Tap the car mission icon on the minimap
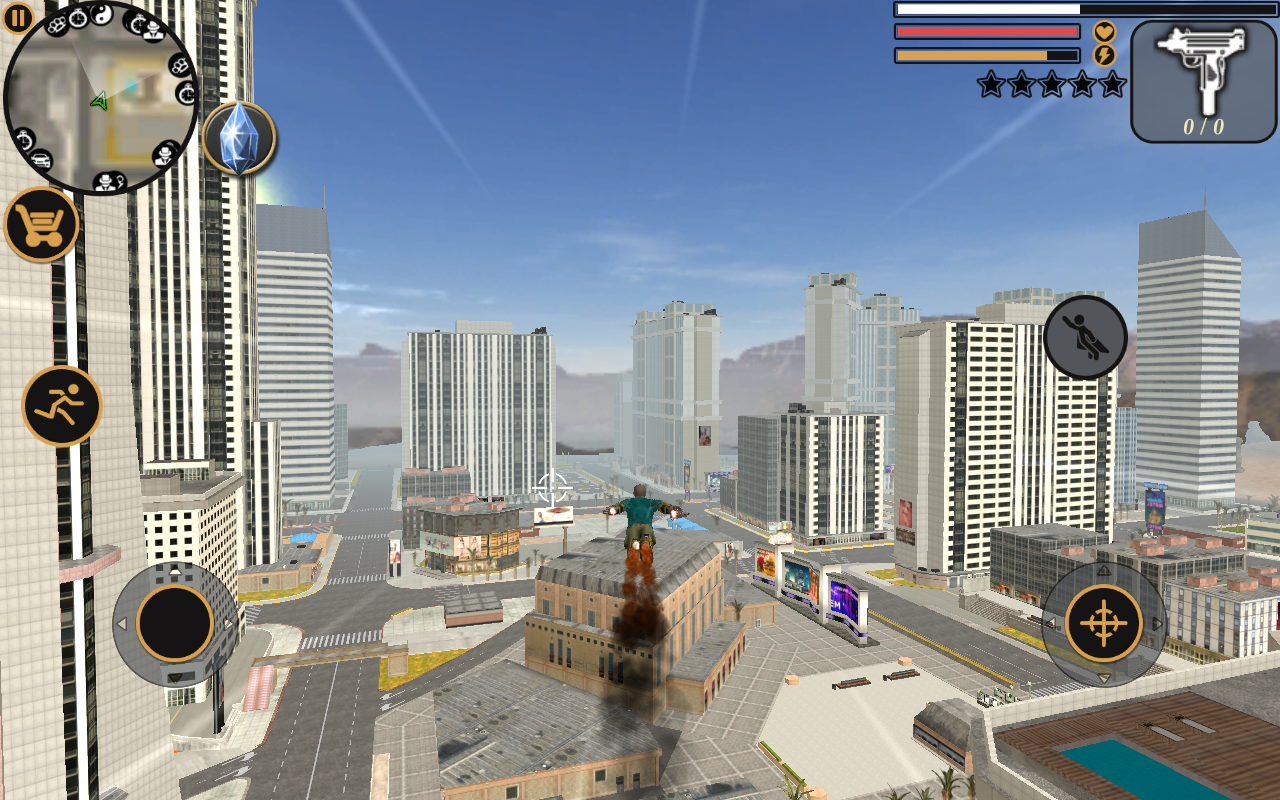Viewport: 1280px width, 800px height. [41, 158]
